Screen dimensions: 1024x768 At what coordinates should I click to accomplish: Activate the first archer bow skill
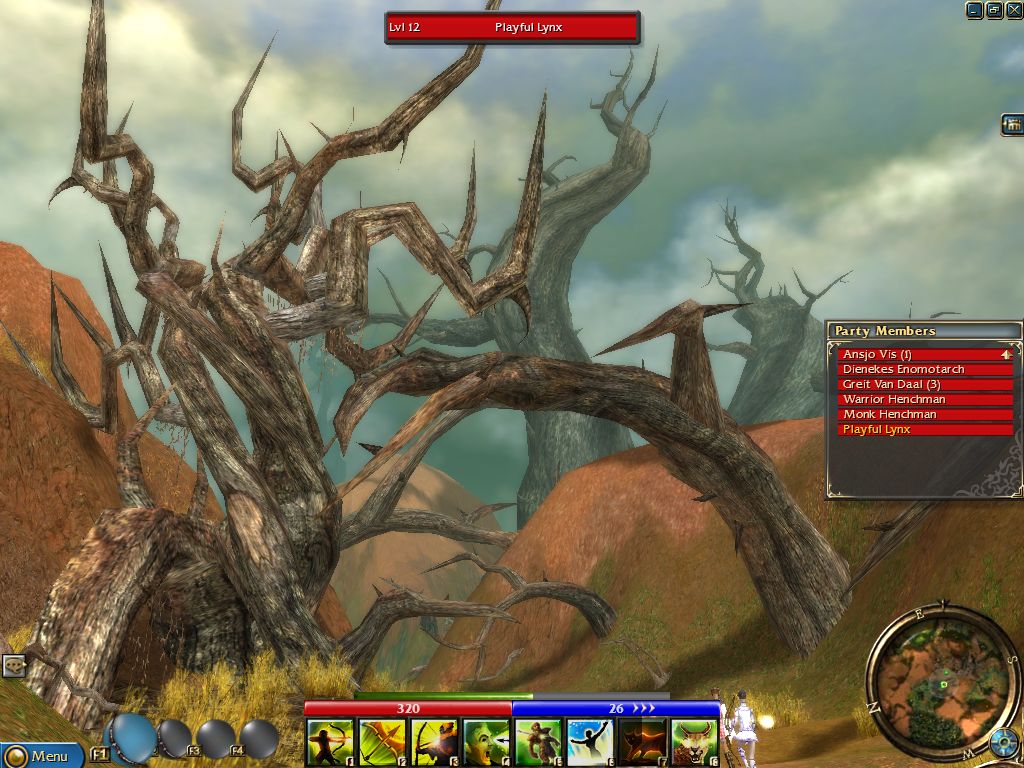[x=329, y=743]
